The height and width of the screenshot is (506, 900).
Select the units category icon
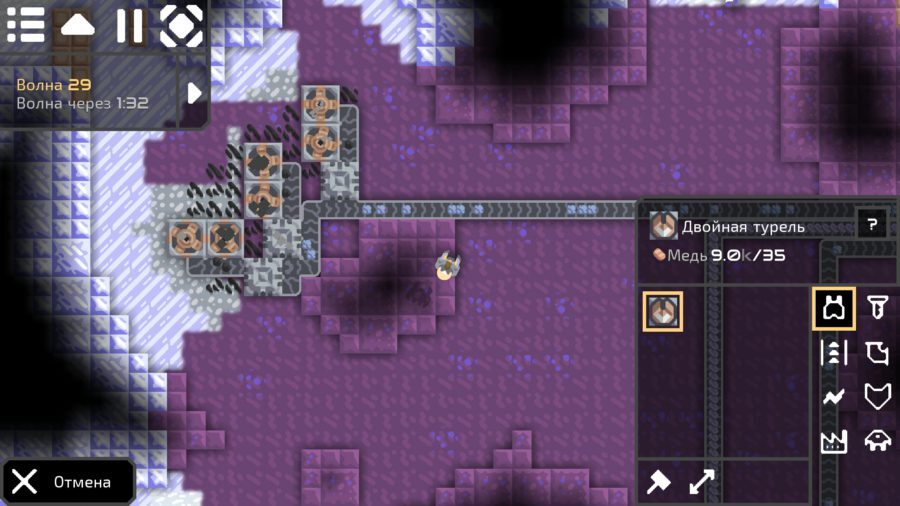877,441
